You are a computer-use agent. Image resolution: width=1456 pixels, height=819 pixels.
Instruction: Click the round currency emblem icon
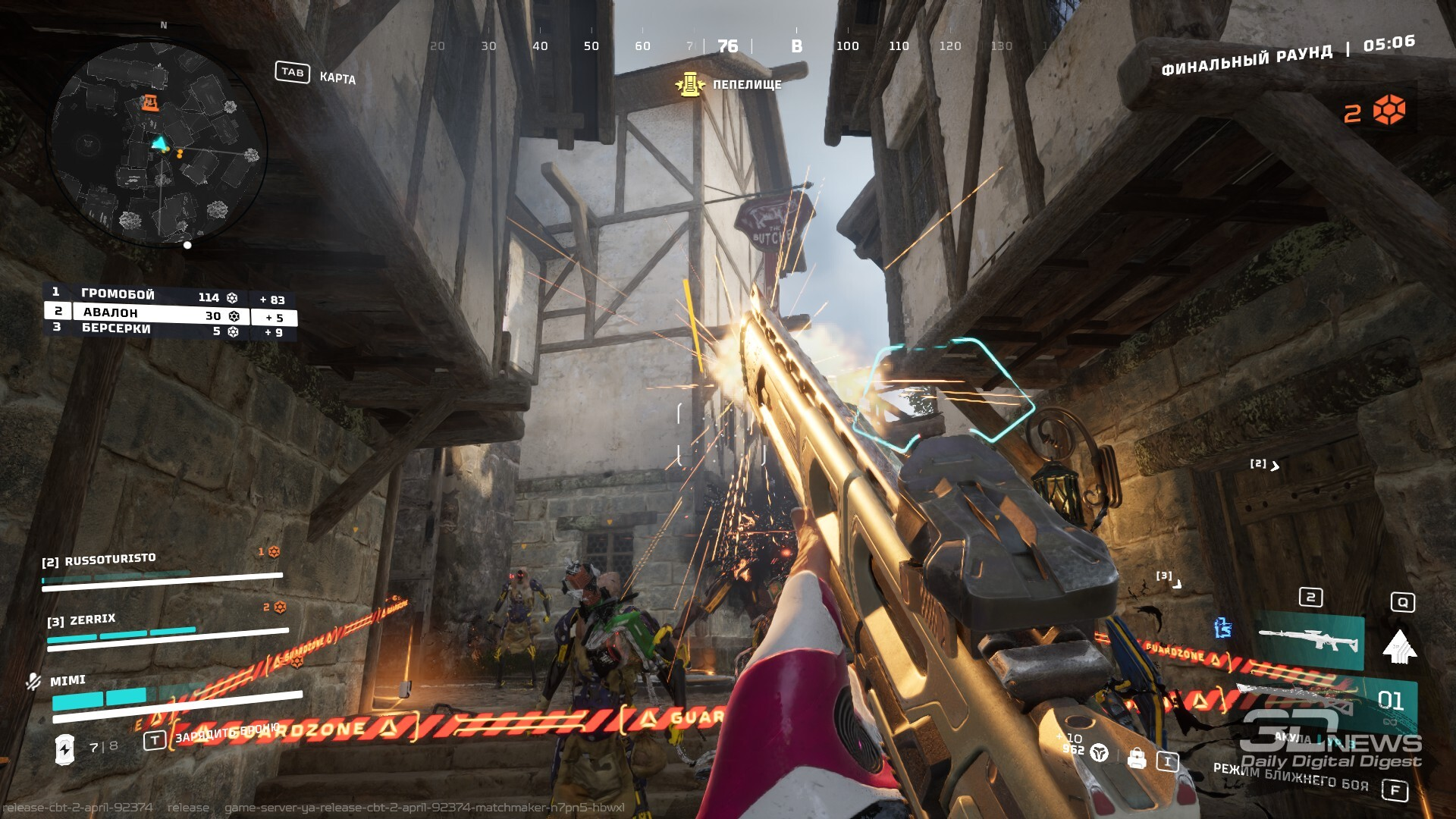tap(1099, 753)
